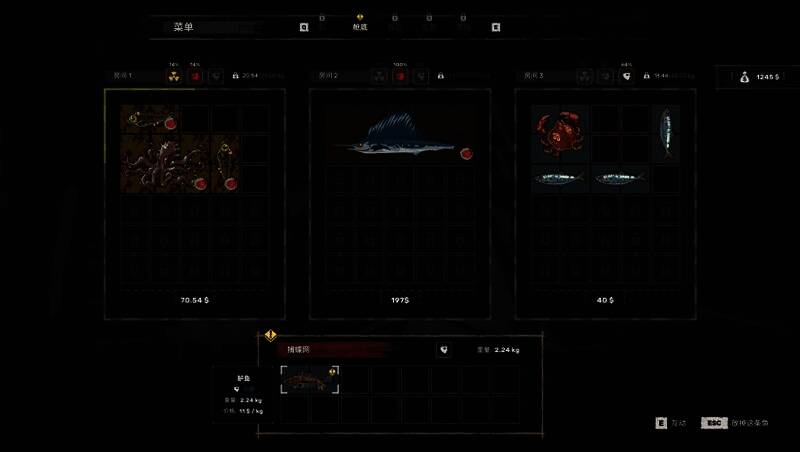Open the 船底 tab in the top menu
Screen dimensions: 800x452
pyautogui.click(x=360, y=27)
